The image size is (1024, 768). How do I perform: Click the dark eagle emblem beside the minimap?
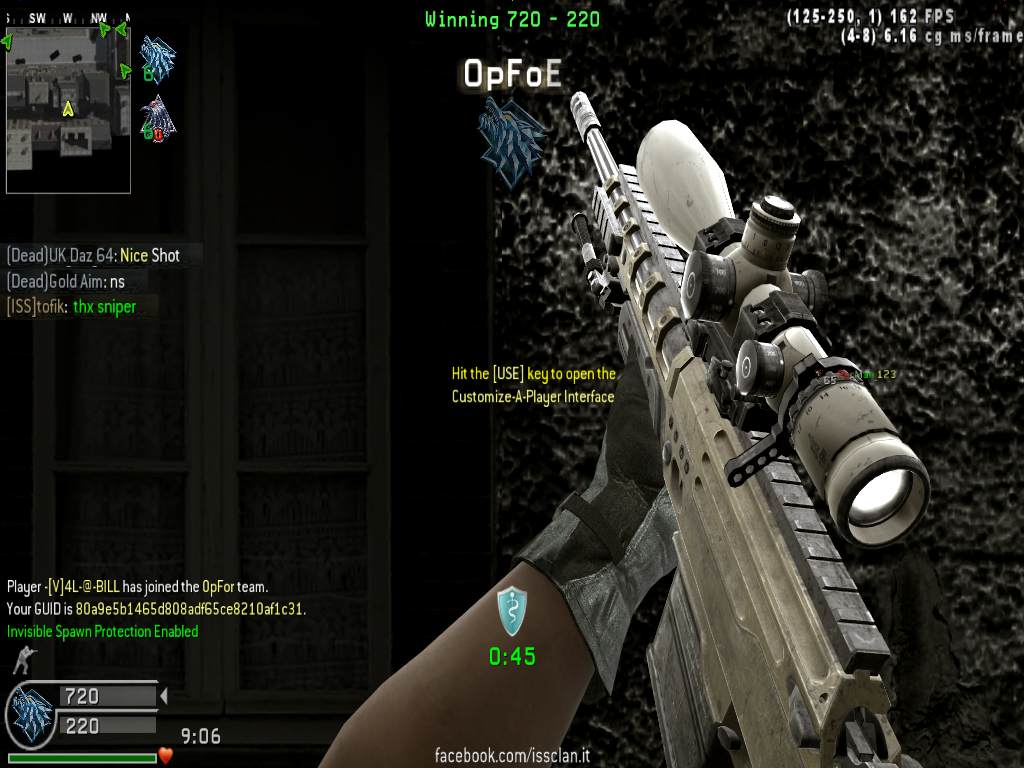pos(157,117)
